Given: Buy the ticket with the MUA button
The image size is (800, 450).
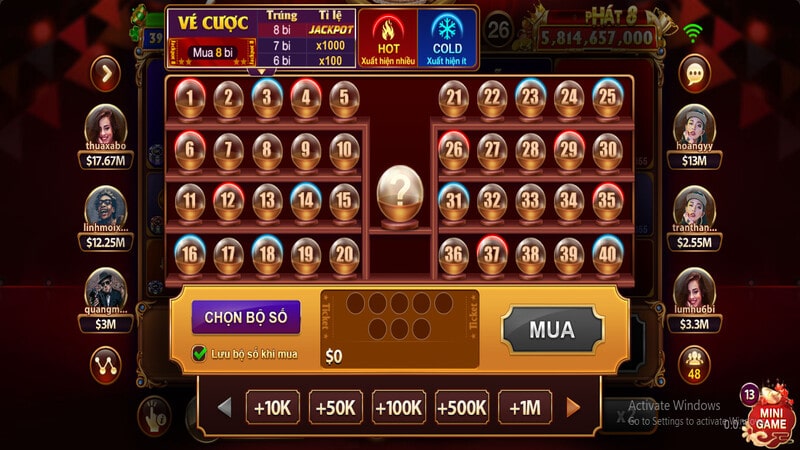Looking at the screenshot, I should click(552, 329).
